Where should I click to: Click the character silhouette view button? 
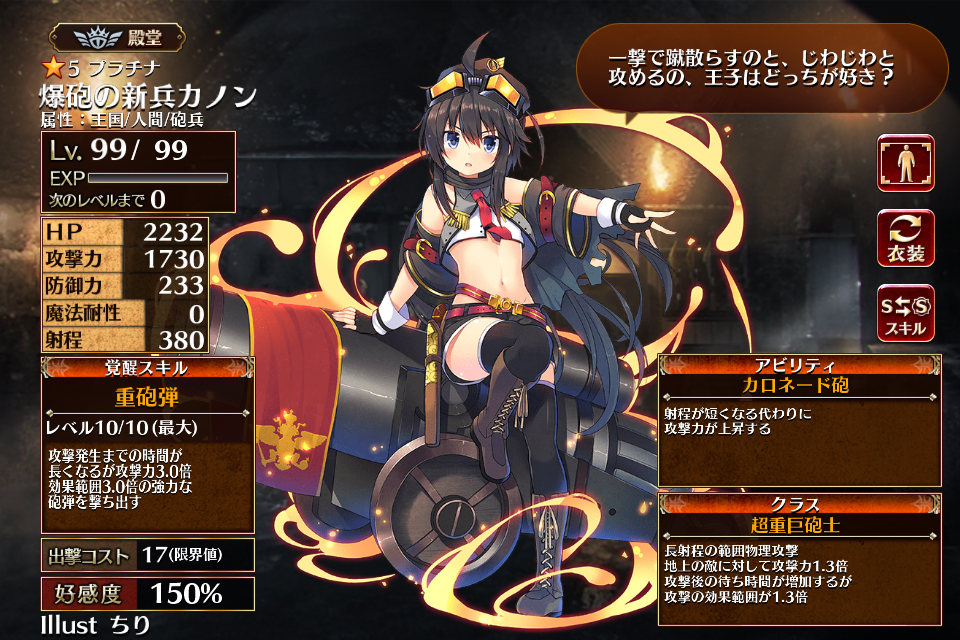coord(905,163)
